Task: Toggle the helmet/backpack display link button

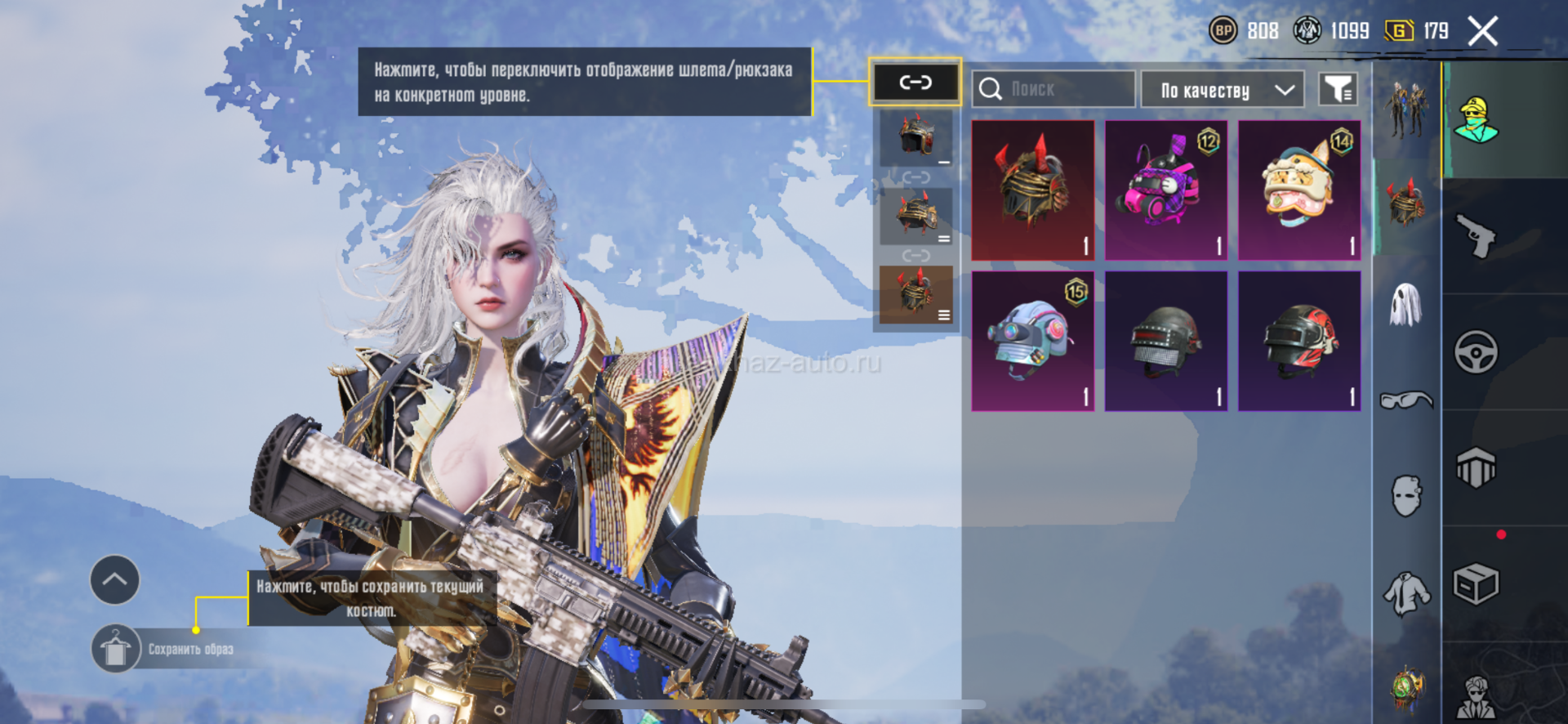Action: coord(915,82)
